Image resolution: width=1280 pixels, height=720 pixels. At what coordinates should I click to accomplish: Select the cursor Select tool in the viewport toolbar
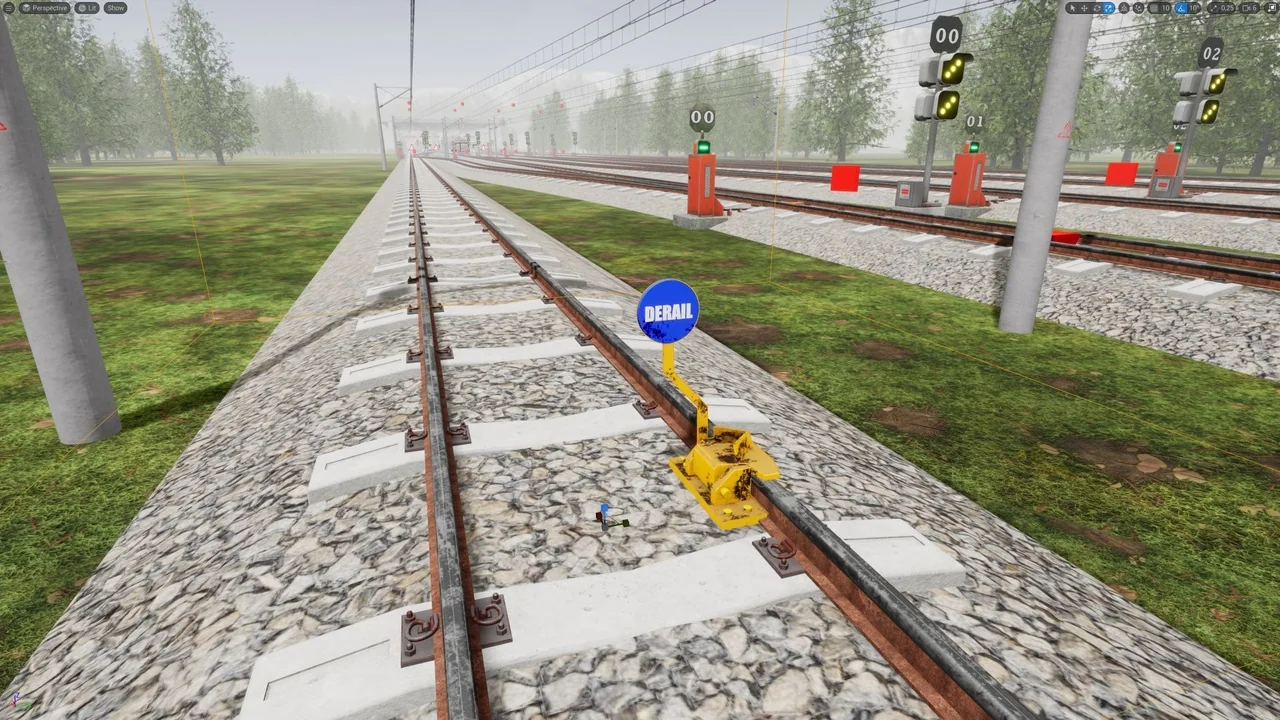1072,7
